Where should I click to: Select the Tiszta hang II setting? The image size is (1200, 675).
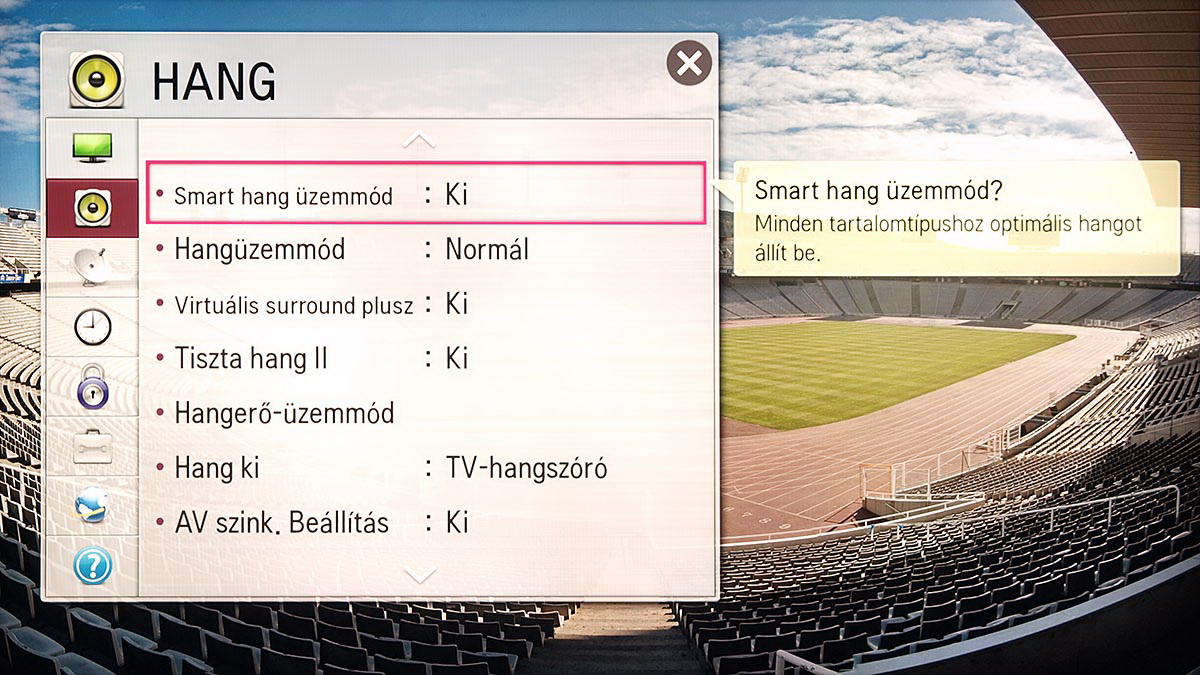click(x=427, y=358)
